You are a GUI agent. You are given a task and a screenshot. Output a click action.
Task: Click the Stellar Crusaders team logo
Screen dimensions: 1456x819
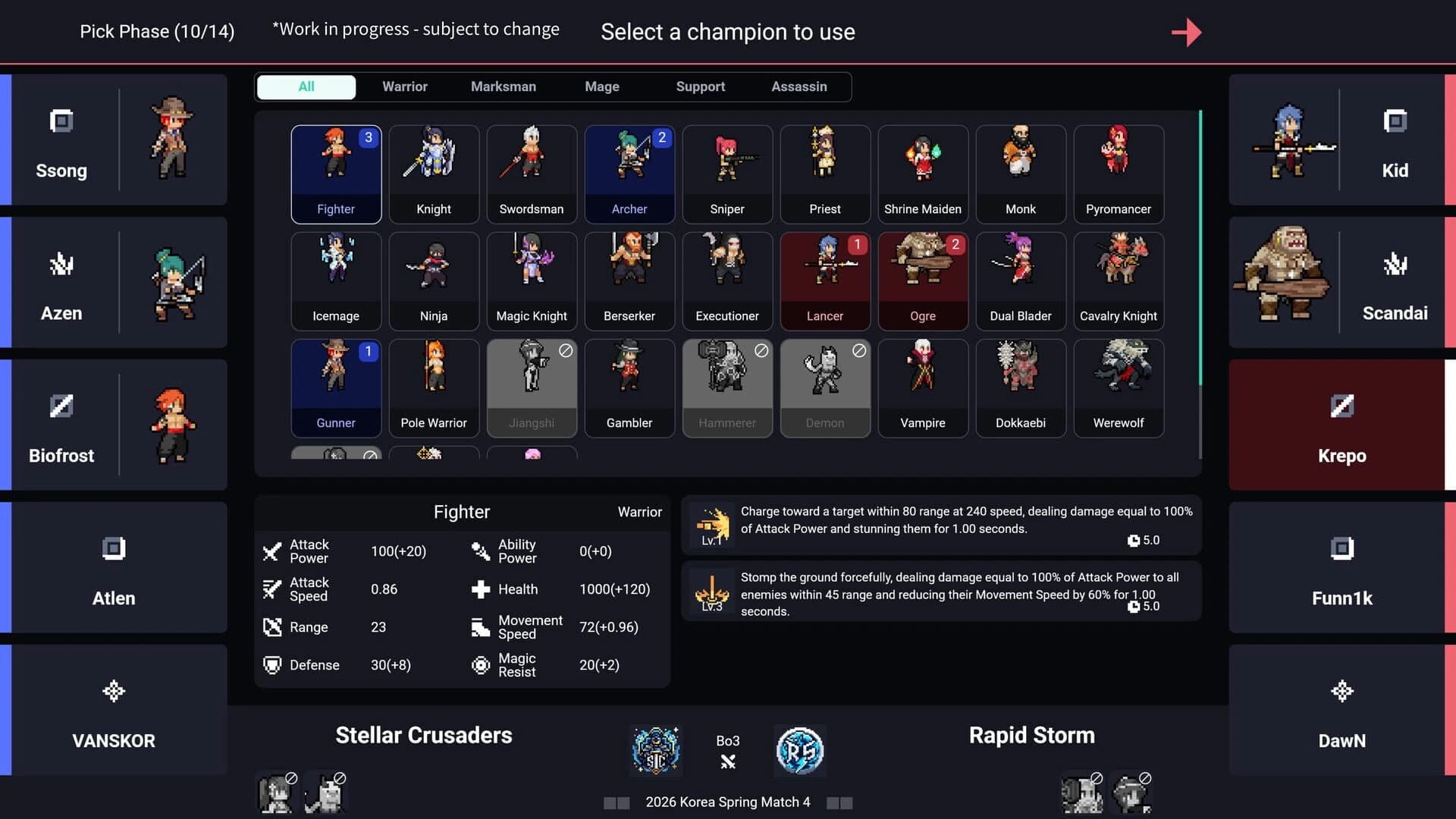coord(655,751)
